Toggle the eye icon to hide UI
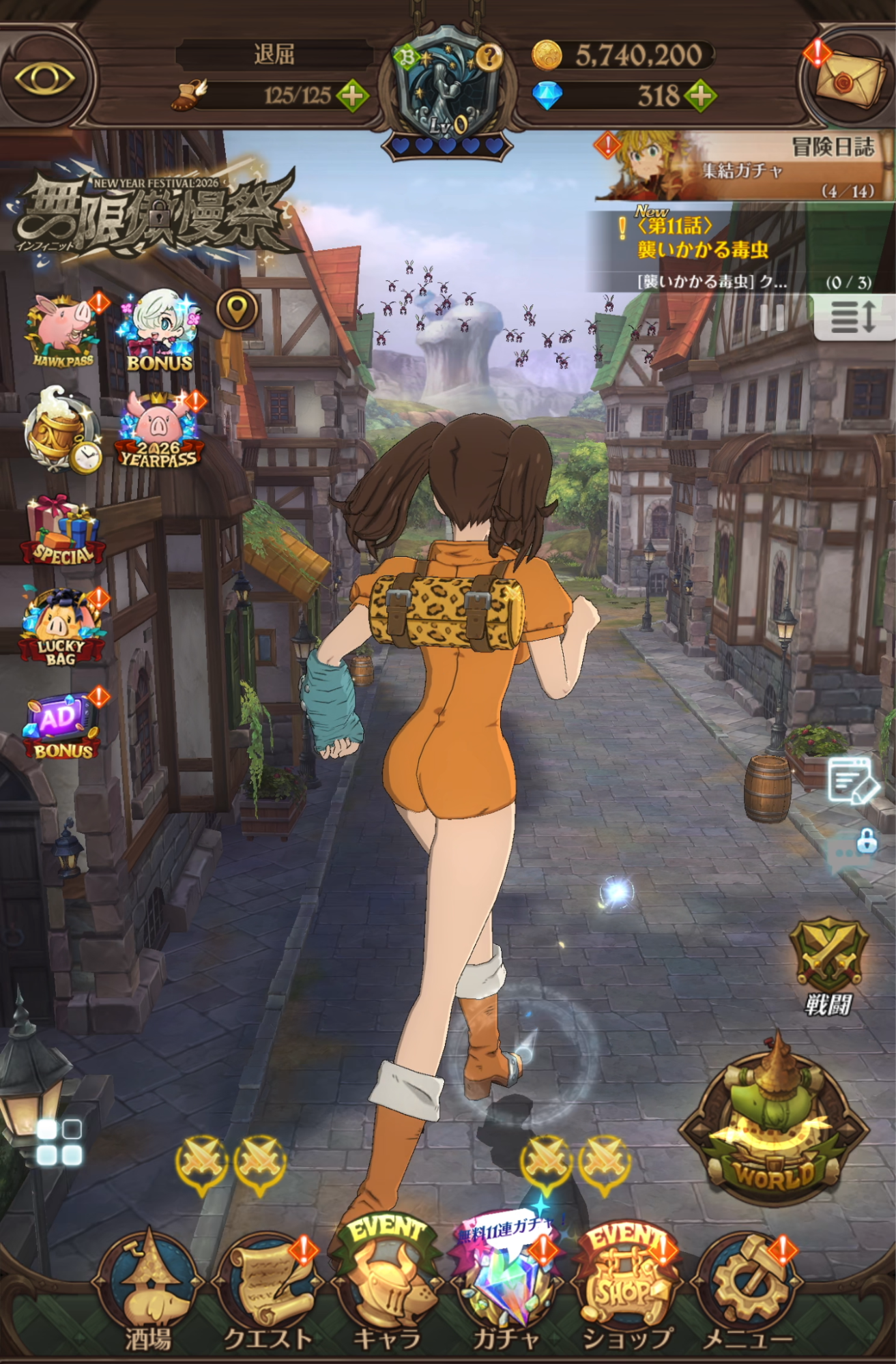896x1364 pixels. click(x=45, y=78)
